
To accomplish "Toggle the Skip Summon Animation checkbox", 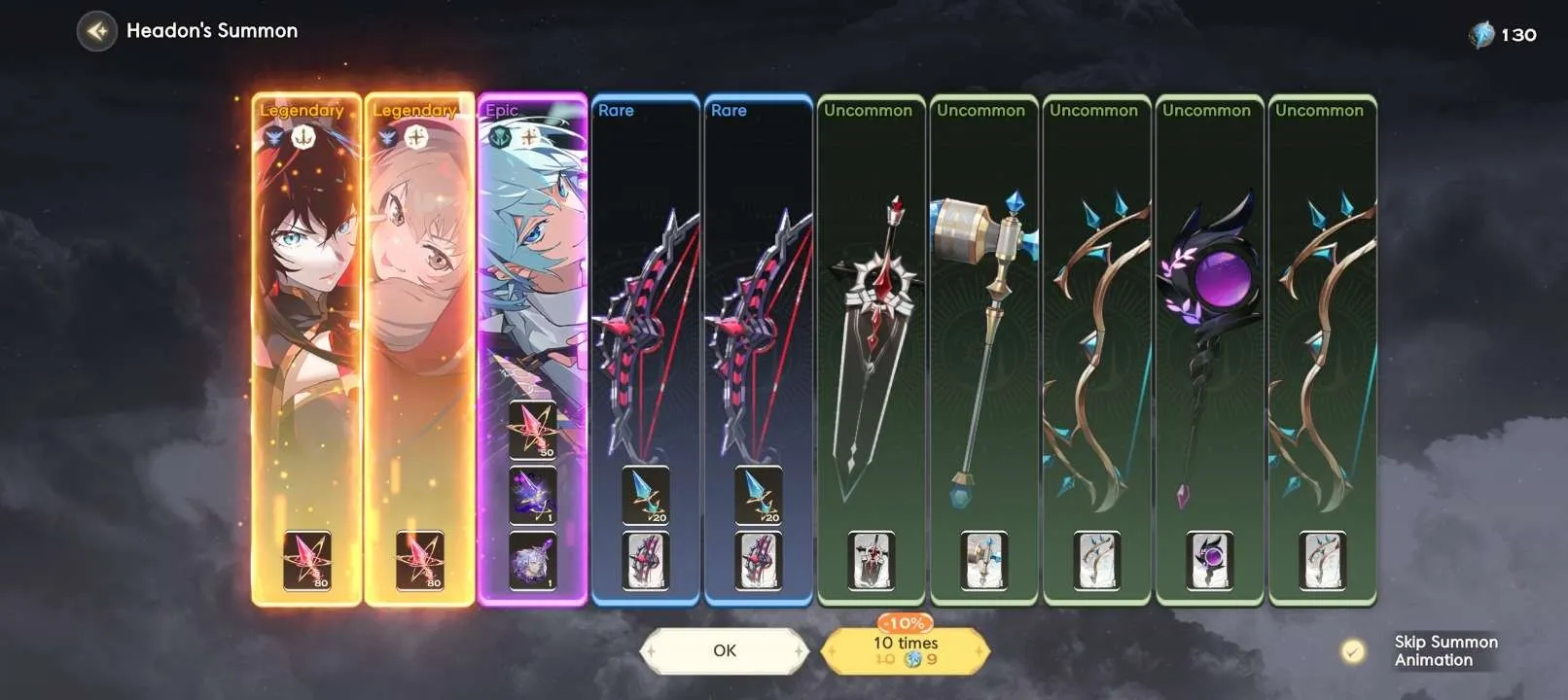I will click(1352, 651).
